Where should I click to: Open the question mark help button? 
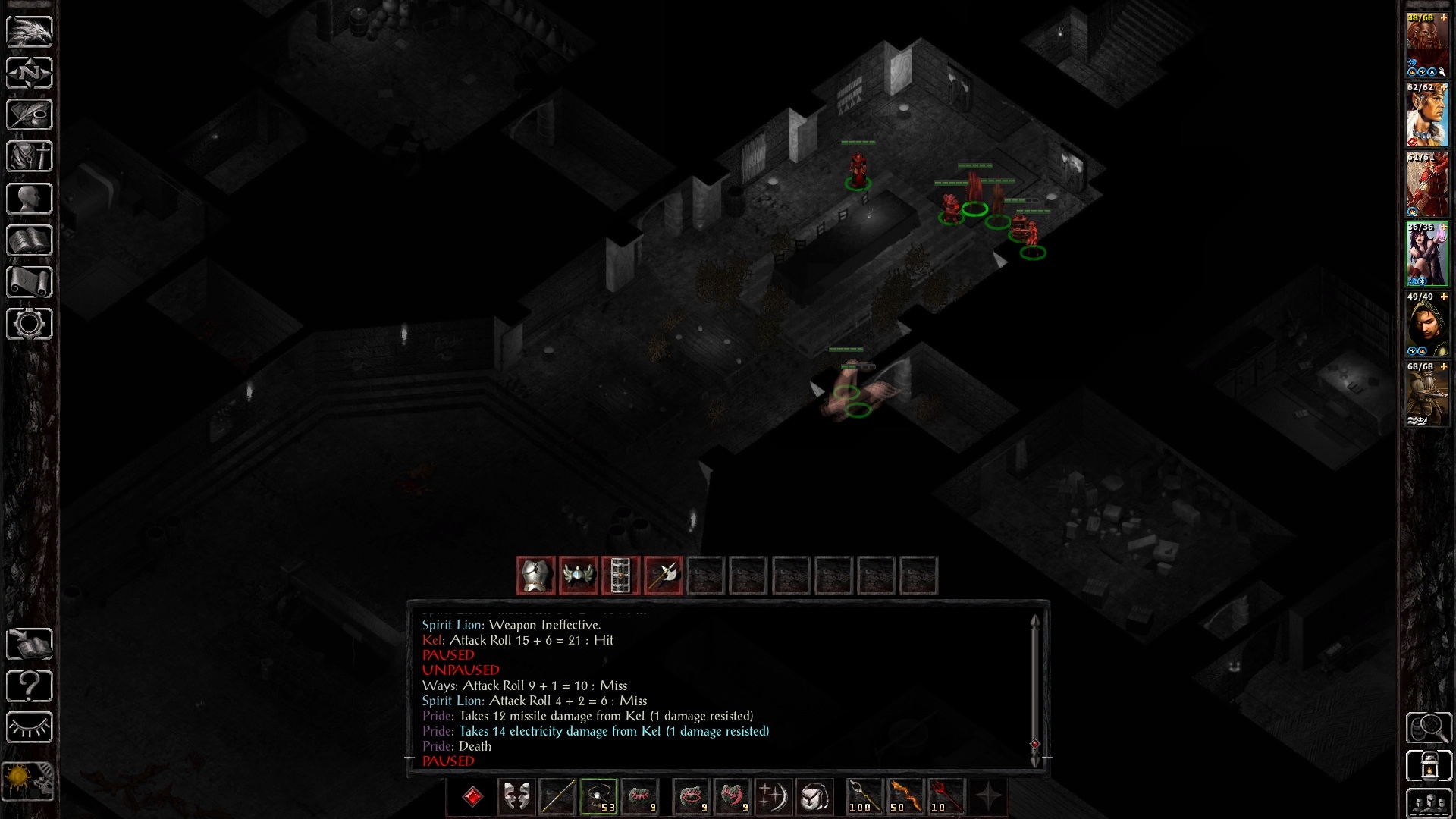pyautogui.click(x=30, y=686)
